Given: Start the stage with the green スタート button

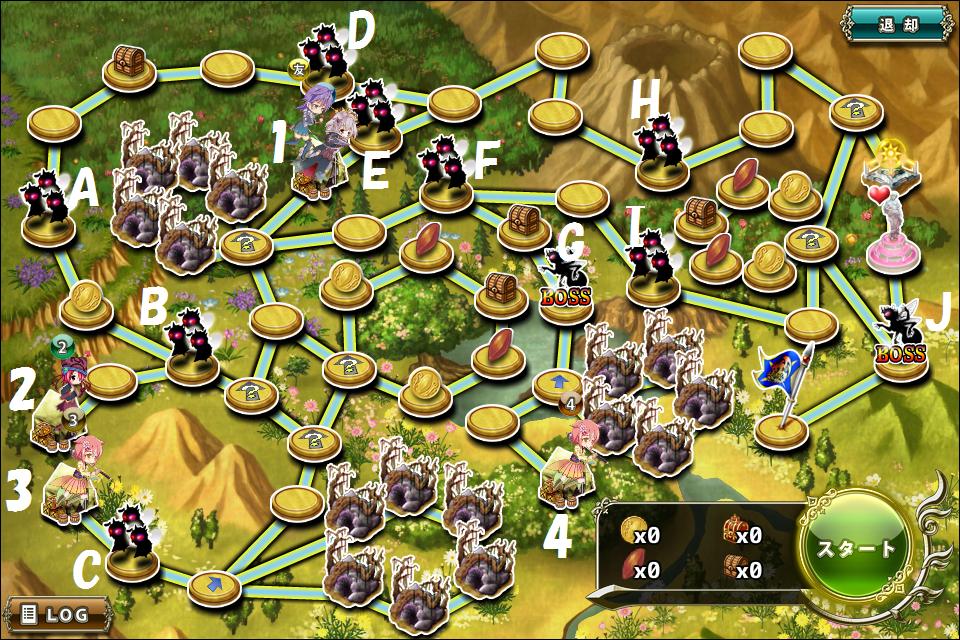Looking at the screenshot, I should (x=857, y=549).
